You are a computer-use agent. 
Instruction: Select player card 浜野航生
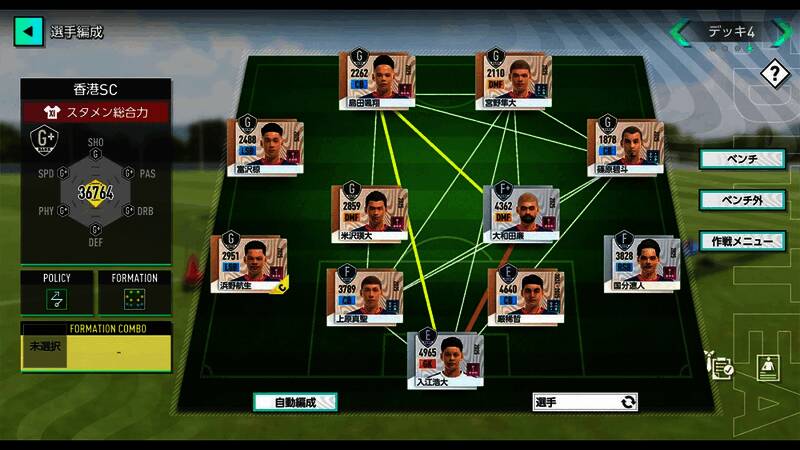point(247,265)
